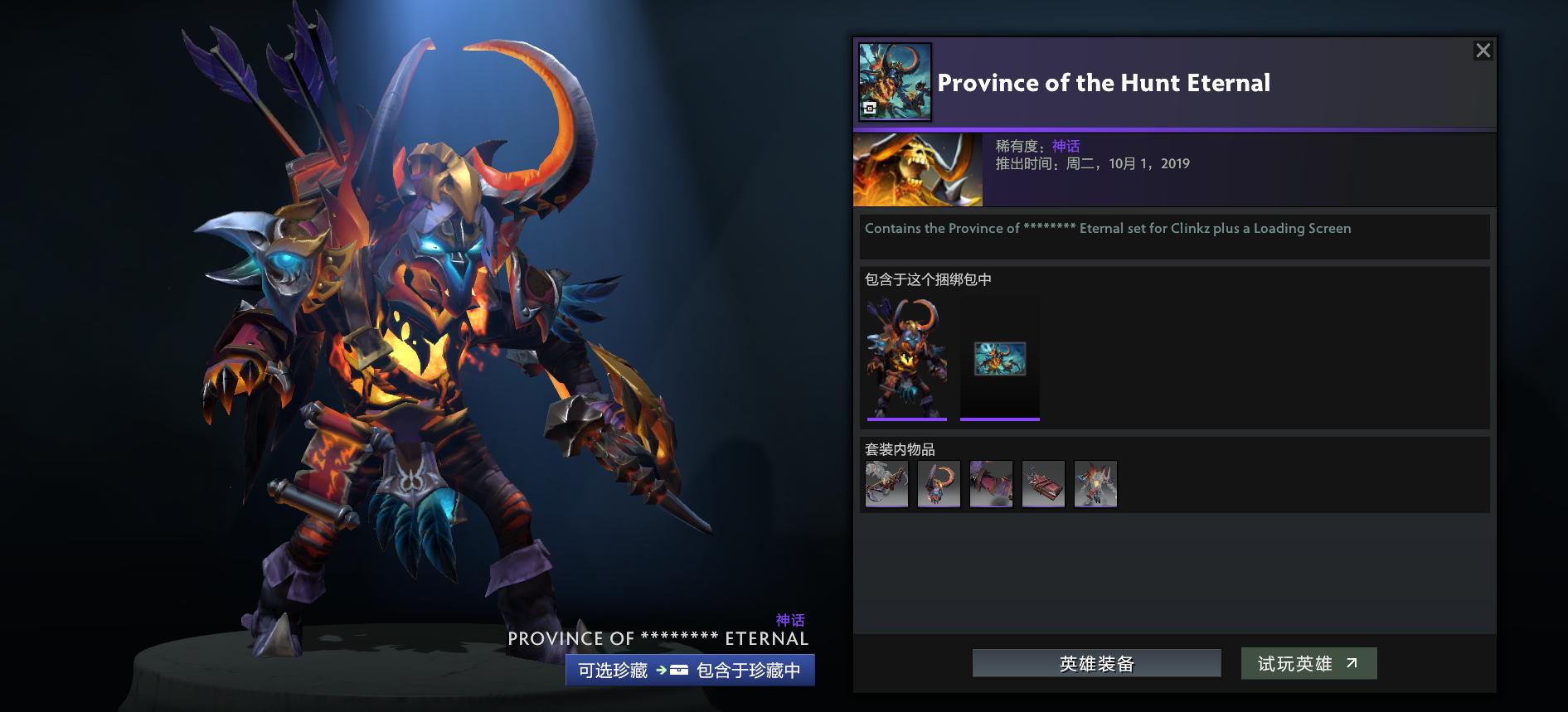Click the bundle header artwork thumbnail
1568x712 pixels.
pyautogui.click(x=895, y=81)
